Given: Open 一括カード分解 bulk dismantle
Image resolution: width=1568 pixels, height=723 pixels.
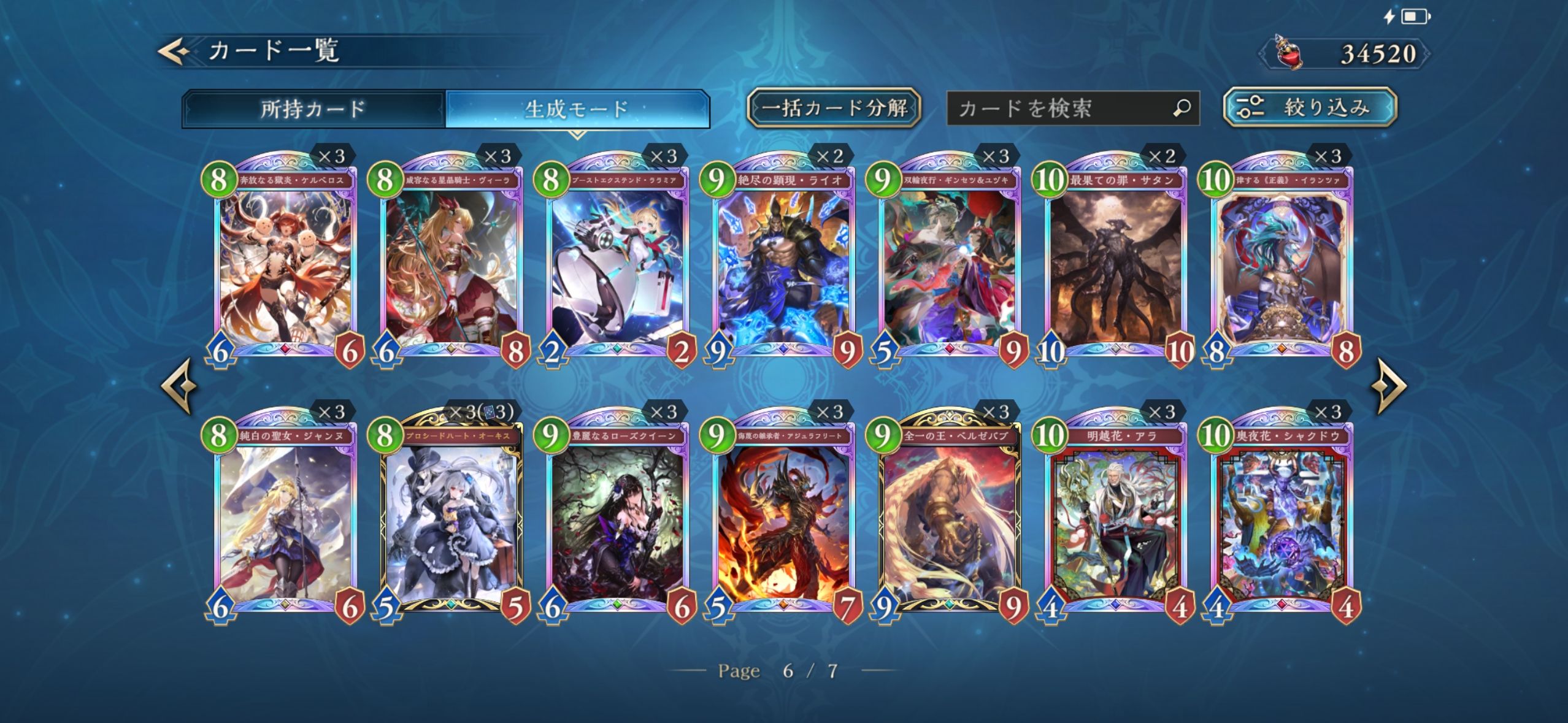Looking at the screenshot, I should pyautogui.click(x=834, y=108).
